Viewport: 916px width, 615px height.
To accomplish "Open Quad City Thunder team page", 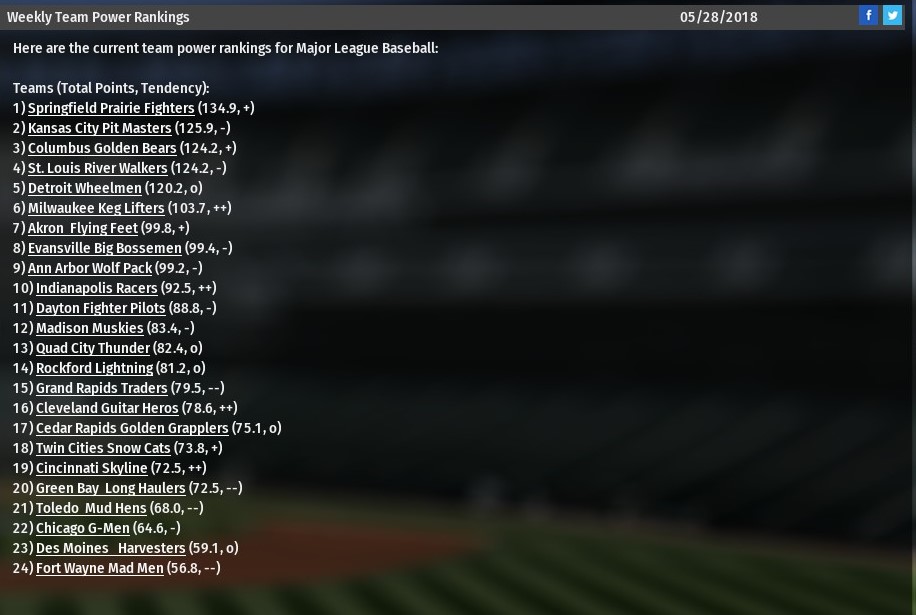I will pos(92,348).
